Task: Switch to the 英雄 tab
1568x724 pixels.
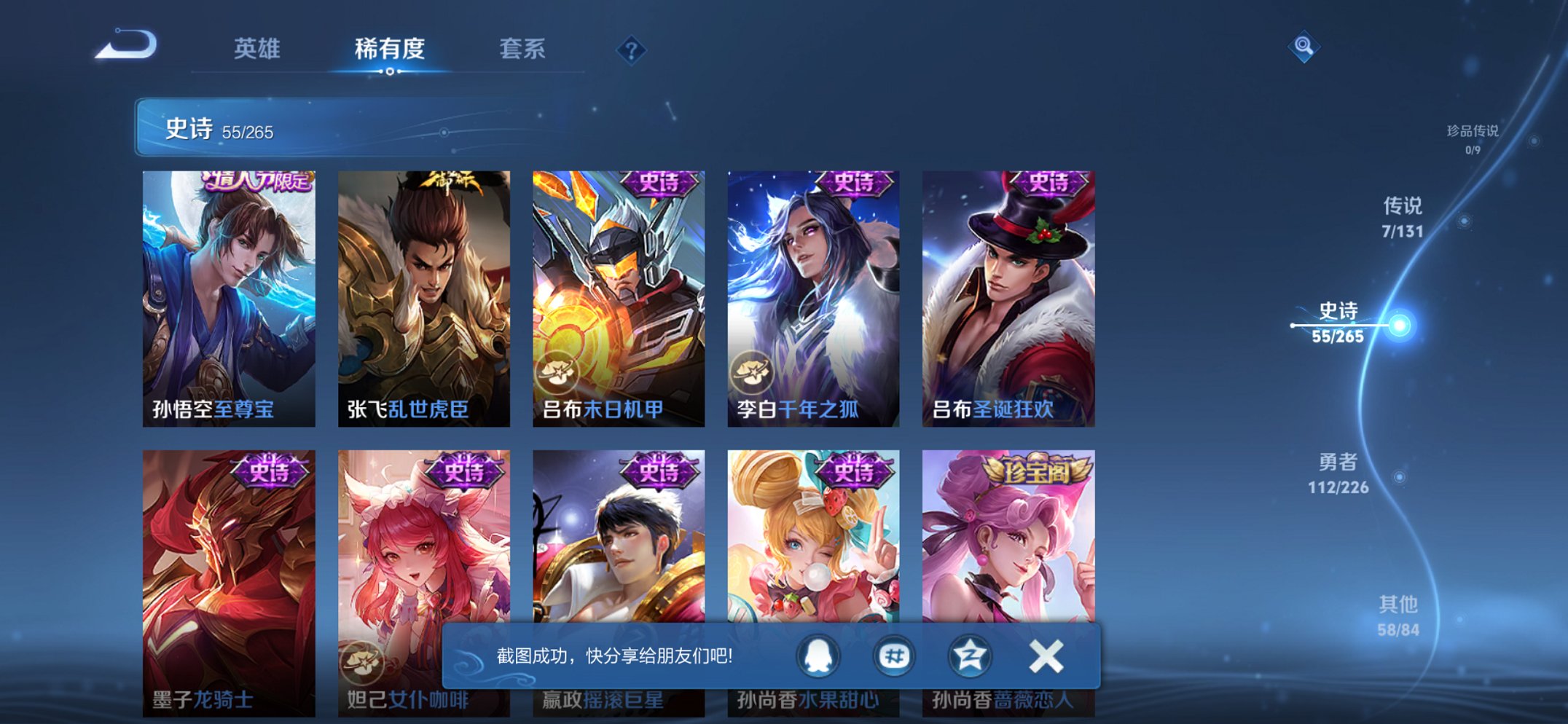Action: pos(257,48)
